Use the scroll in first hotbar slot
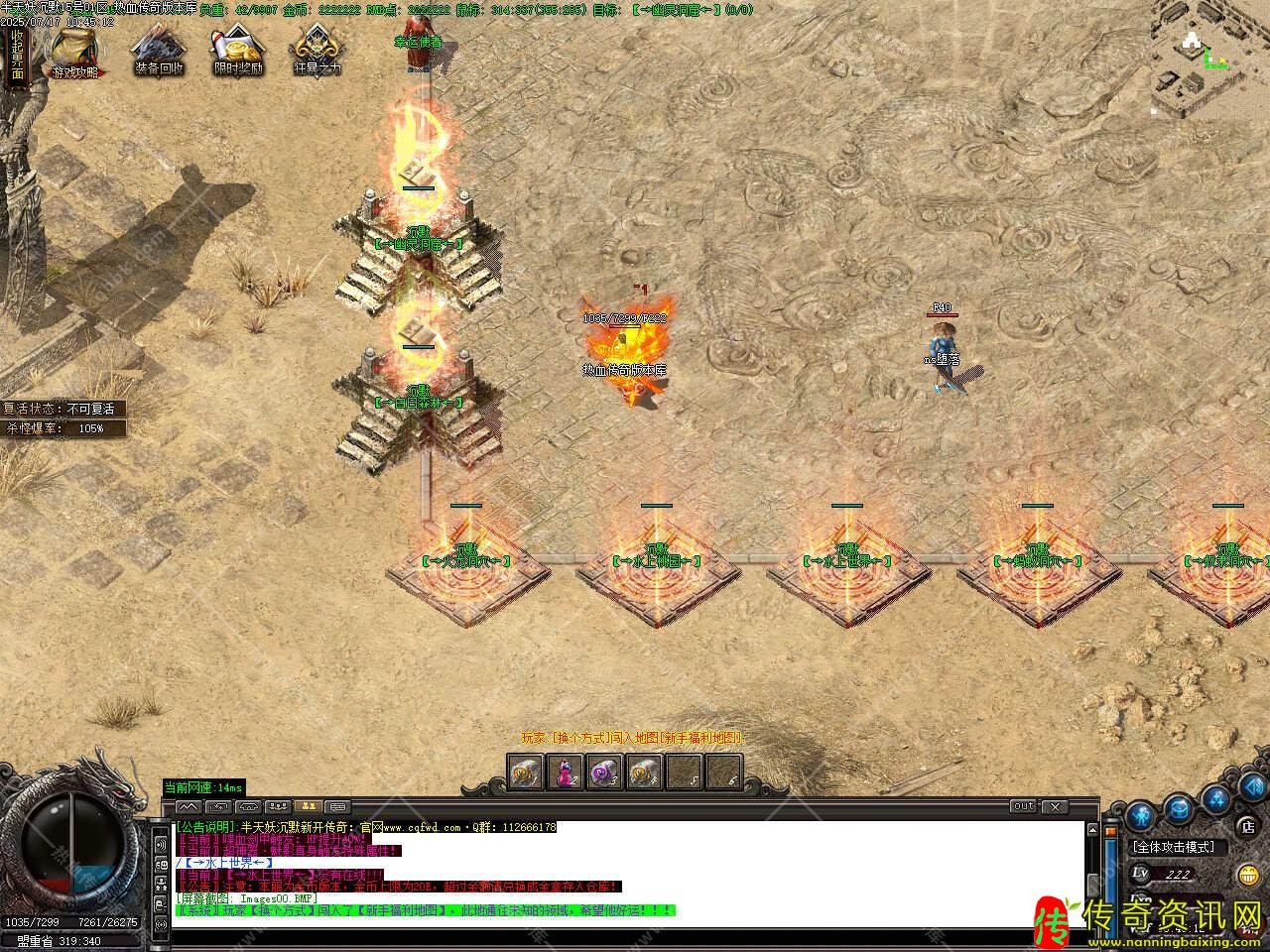 pyautogui.click(x=526, y=772)
